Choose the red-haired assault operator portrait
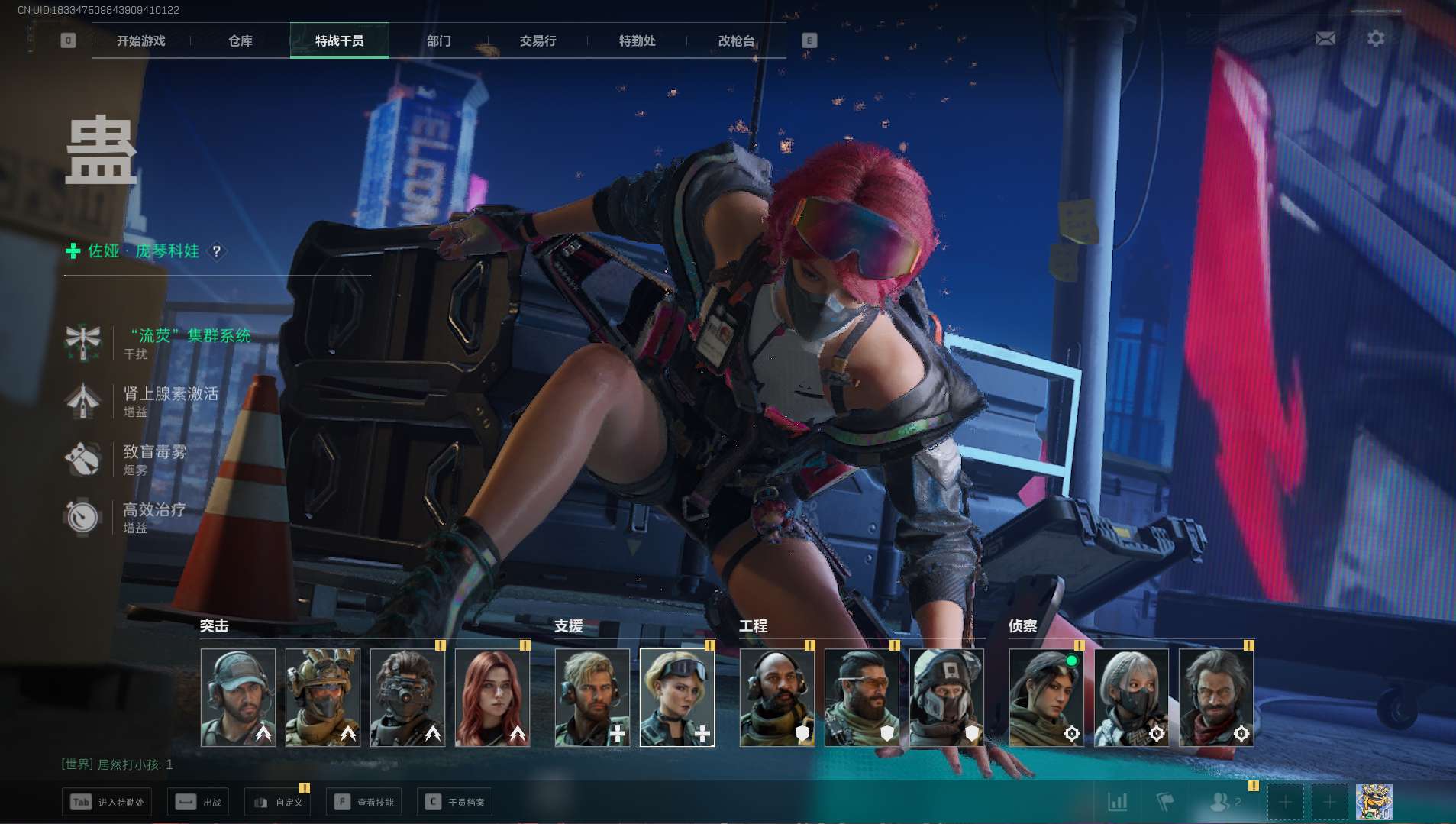Viewport: 1456px width, 824px height. (x=492, y=697)
